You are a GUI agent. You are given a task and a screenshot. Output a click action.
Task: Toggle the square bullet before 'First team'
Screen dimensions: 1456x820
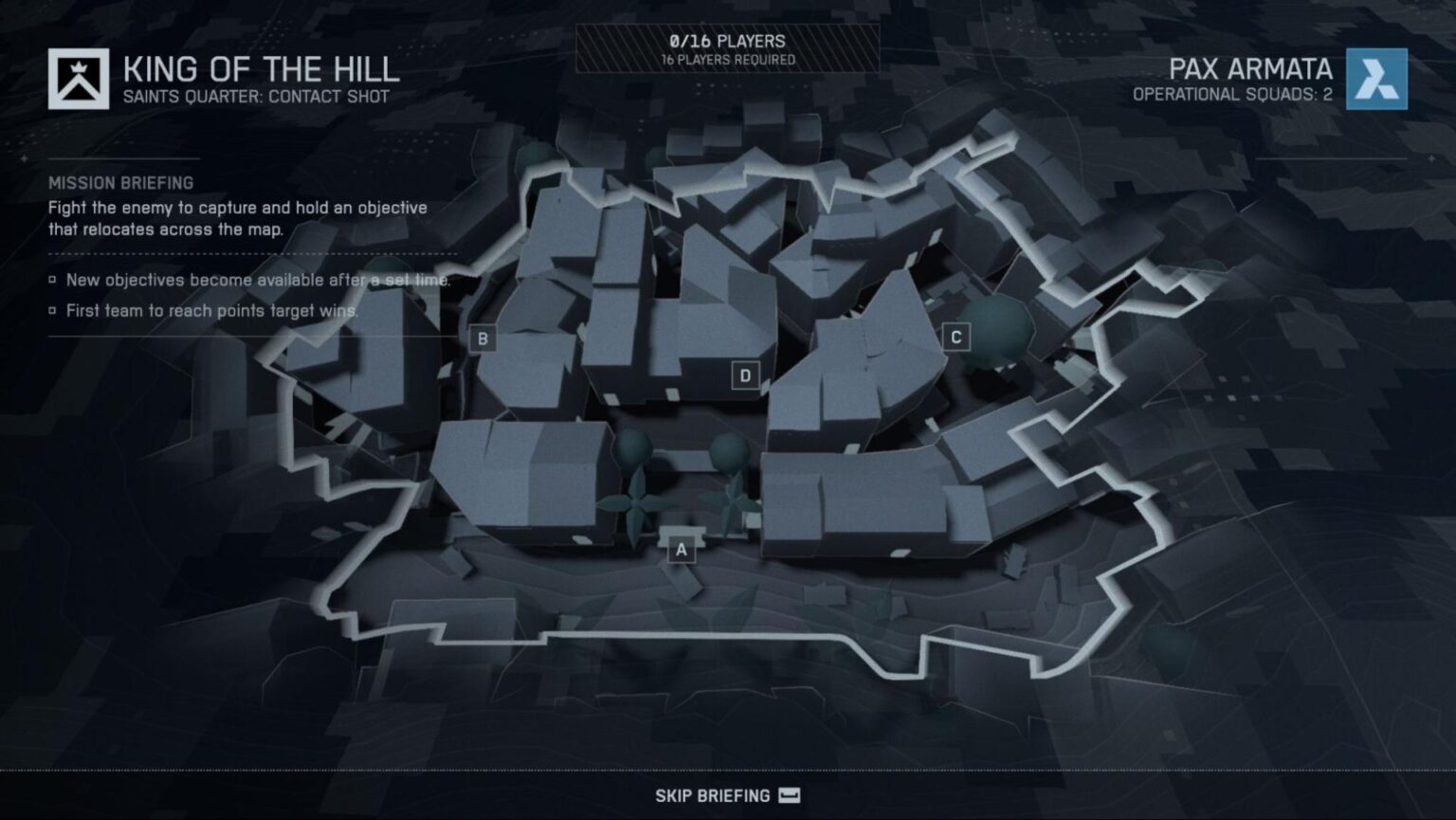52,309
